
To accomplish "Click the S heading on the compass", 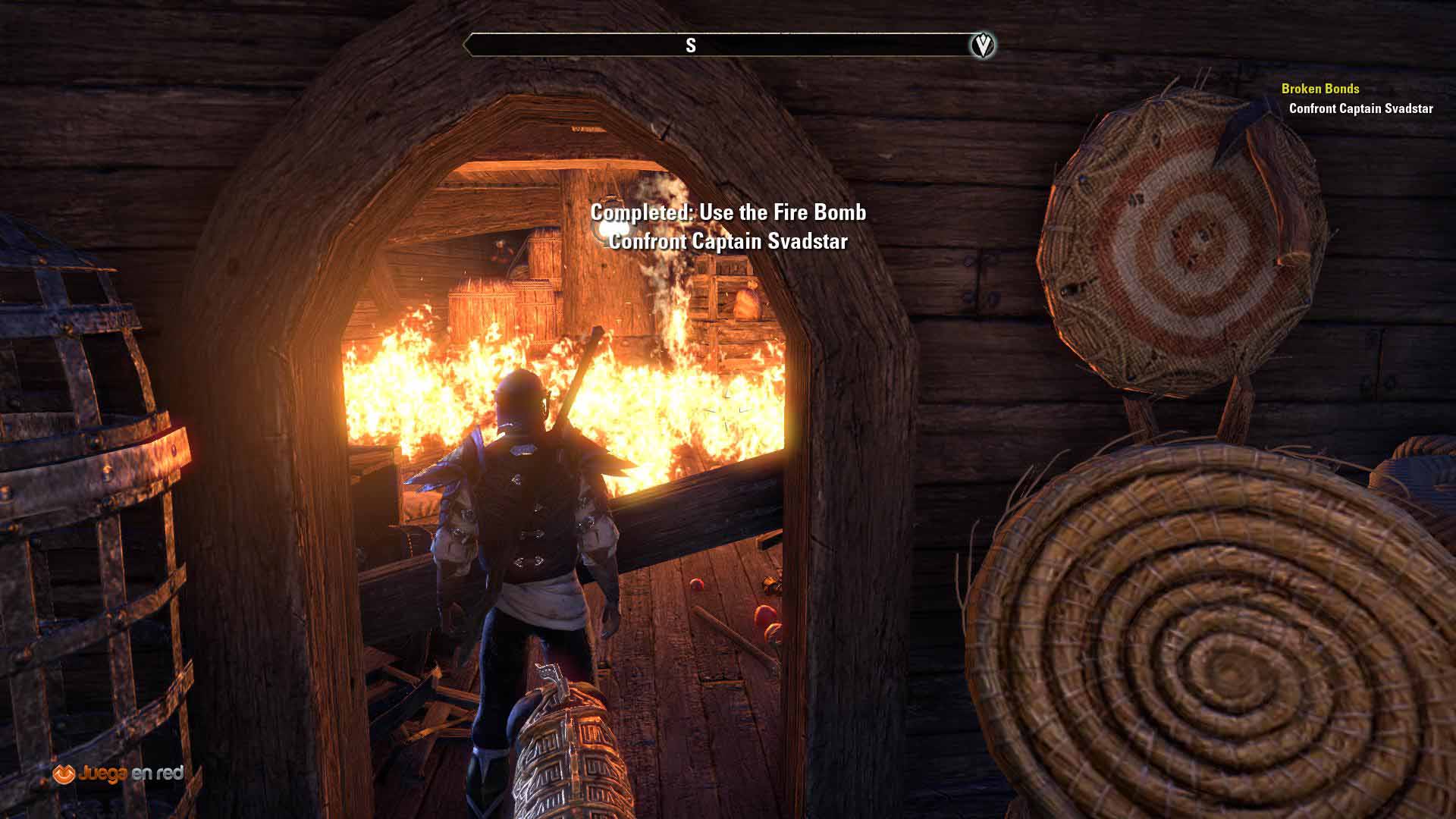I will point(690,45).
